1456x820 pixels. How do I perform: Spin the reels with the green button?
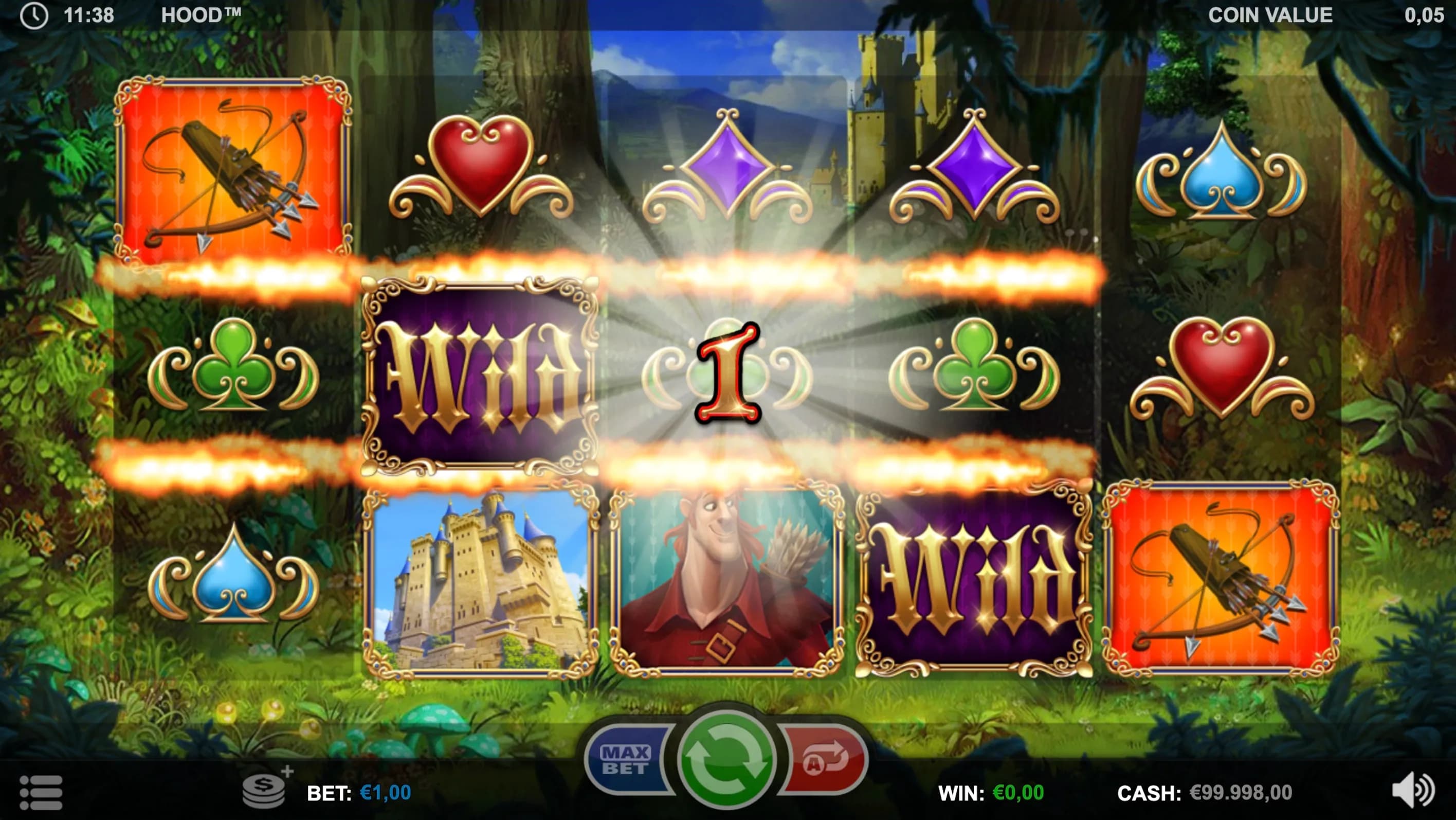pyautogui.click(x=726, y=759)
